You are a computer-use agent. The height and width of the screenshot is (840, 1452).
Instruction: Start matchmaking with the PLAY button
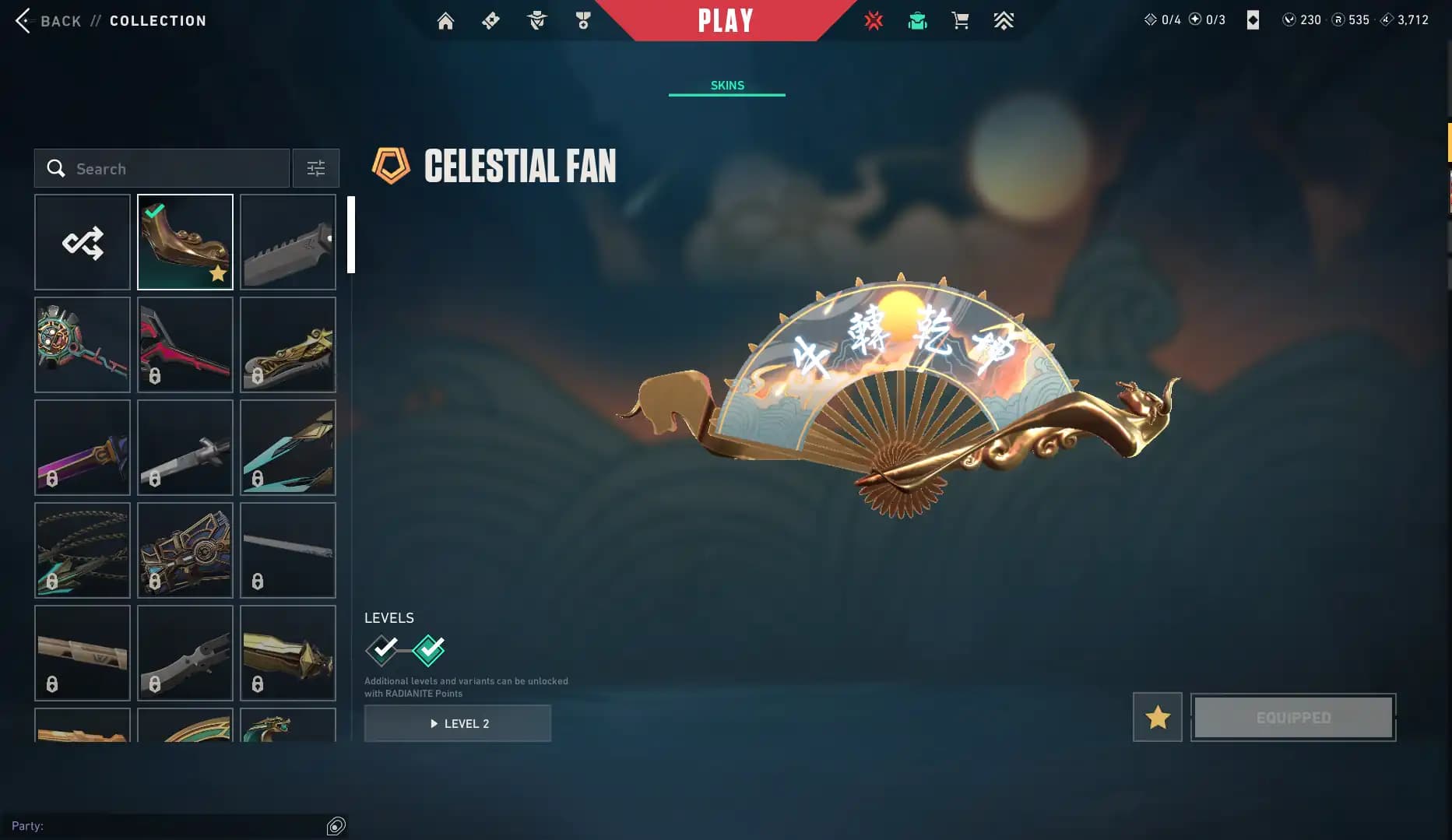coord(726,21)
